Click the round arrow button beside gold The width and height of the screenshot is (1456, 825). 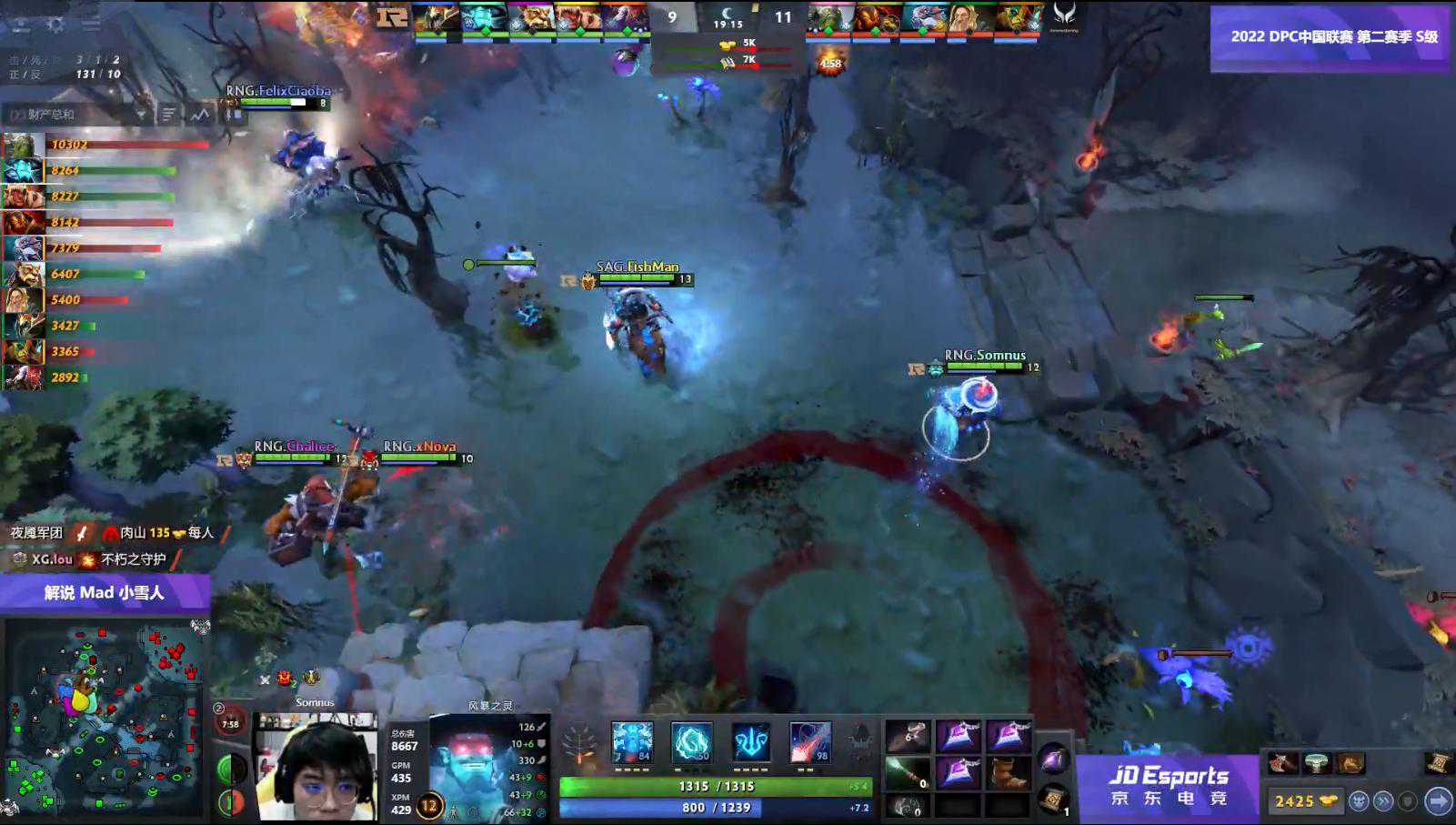[1438, 800]
